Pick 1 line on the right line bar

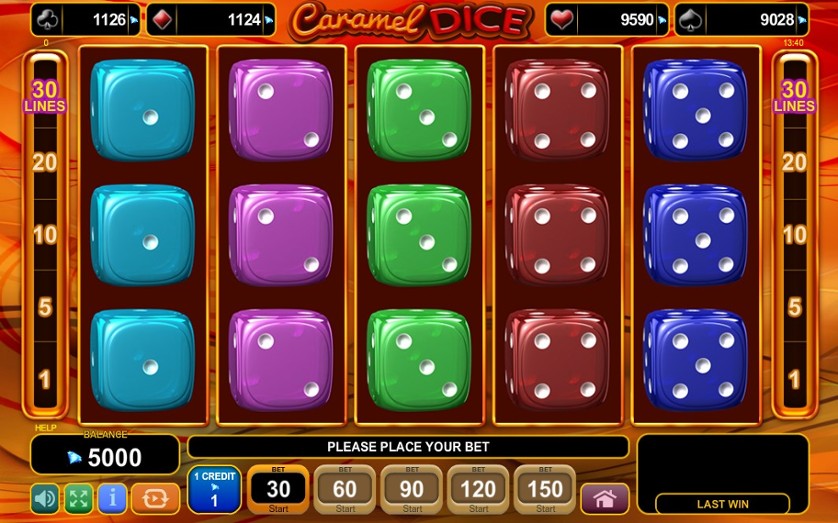click(794, 380)
